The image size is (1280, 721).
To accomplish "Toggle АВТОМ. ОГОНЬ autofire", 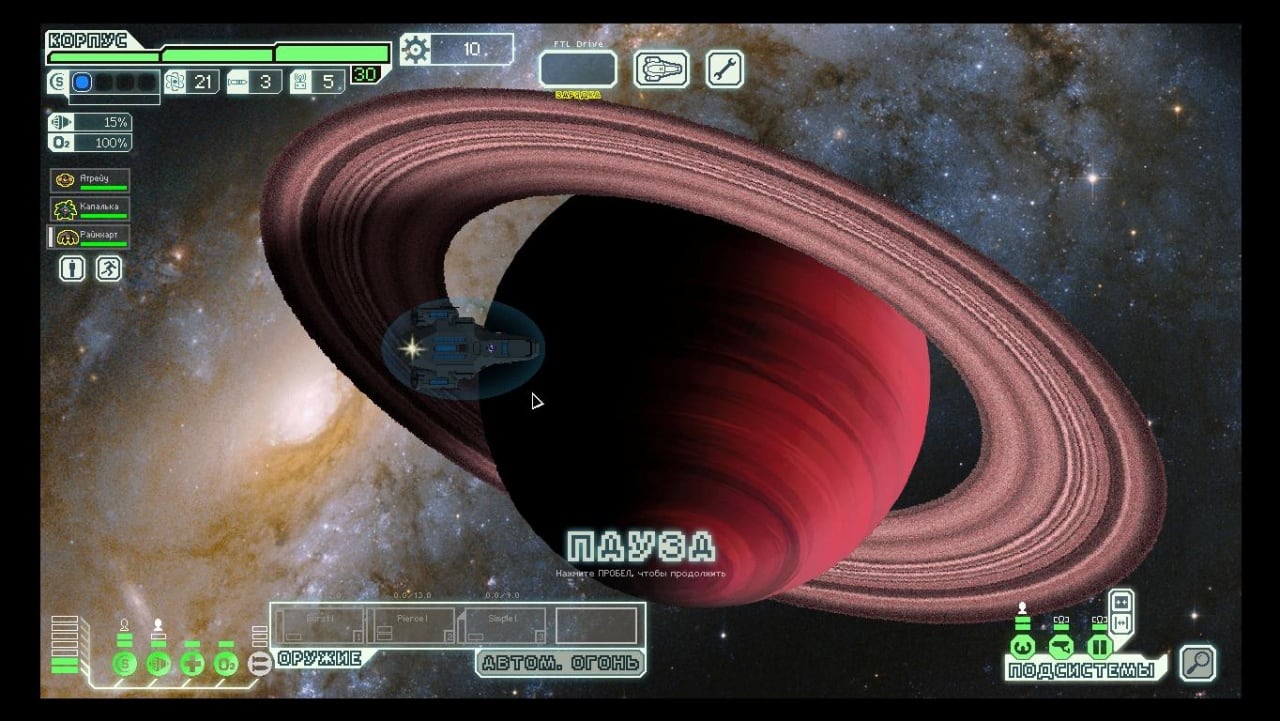I will 560,663.
